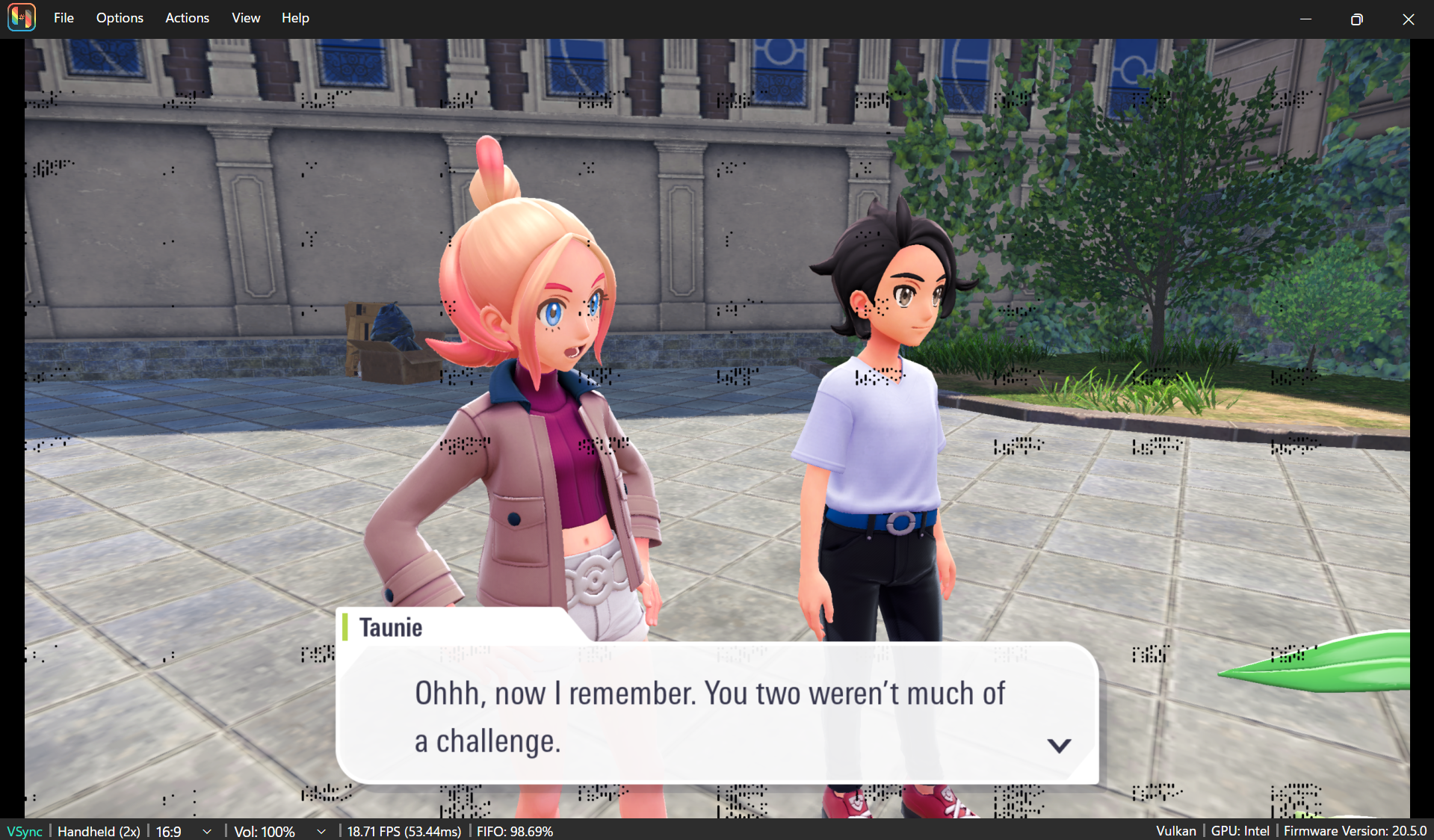Open the Help menu
The image size is (1434, 840).
295,18
